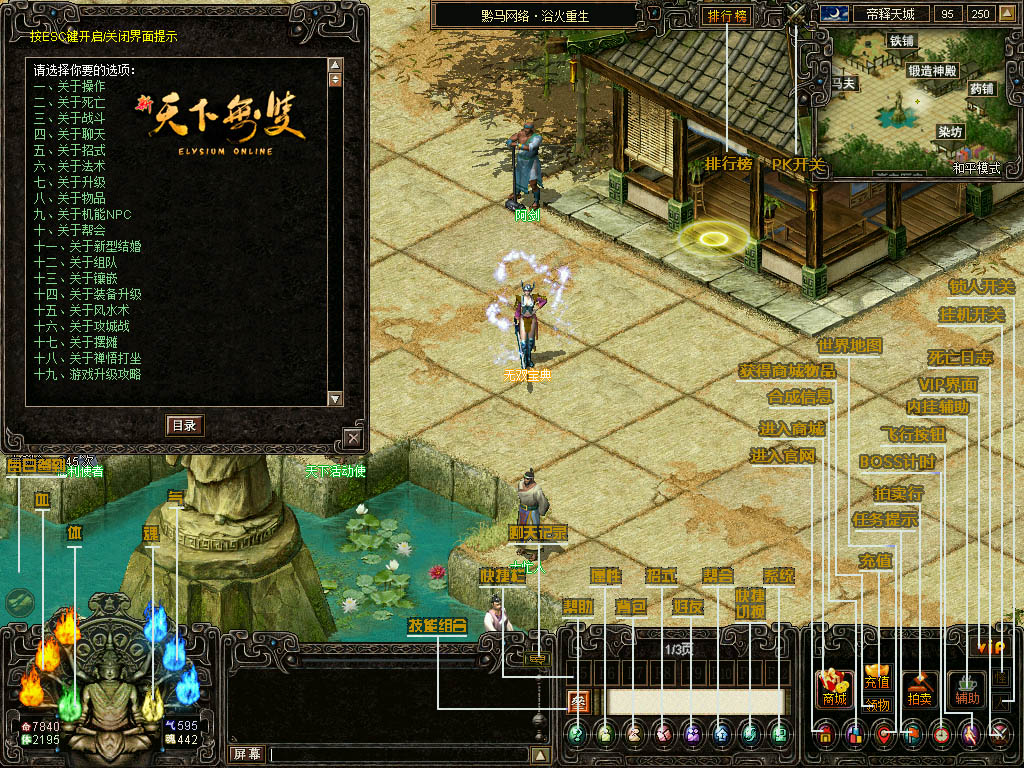Image resolution: width=1024 pixels, height=768 pixels.
Task: Click the chat input field
Action: (x=400, y=755)
